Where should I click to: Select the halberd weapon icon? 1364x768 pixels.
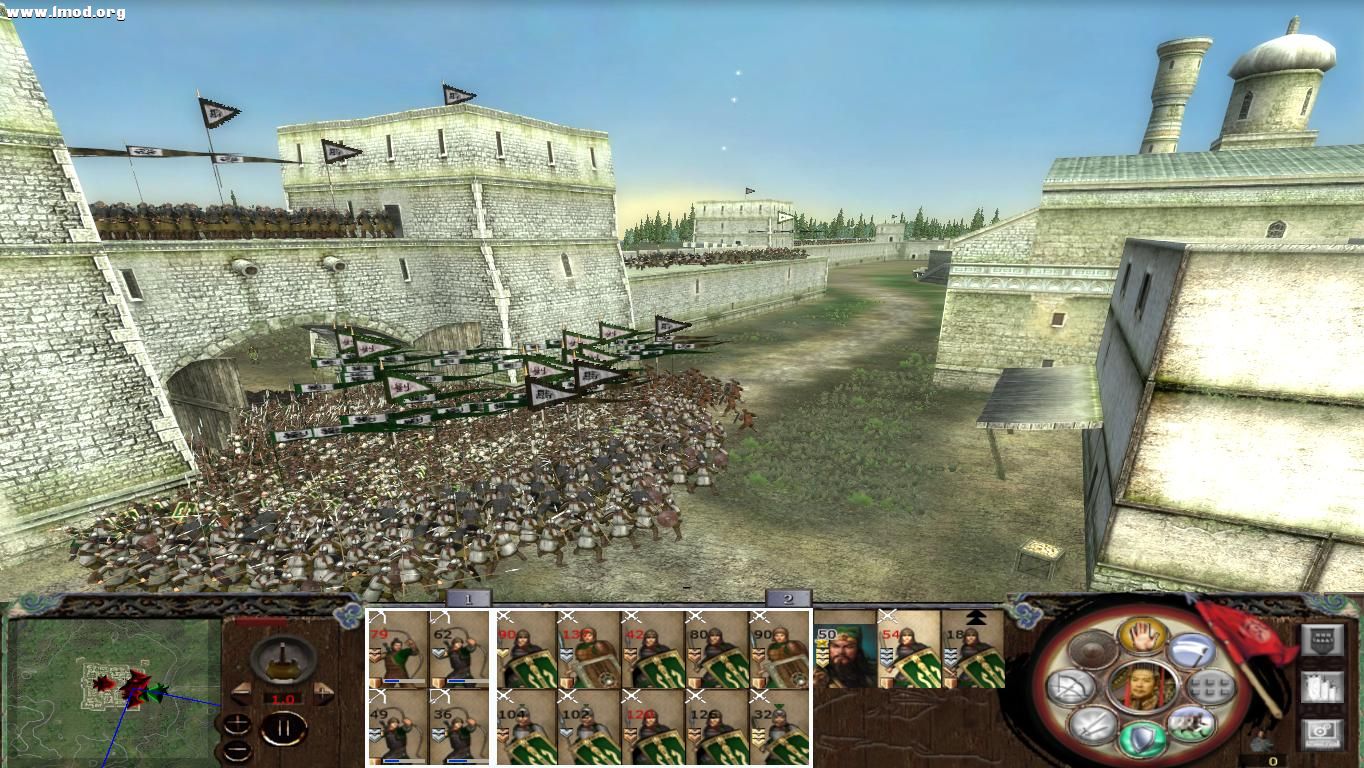pos(1190,651)
